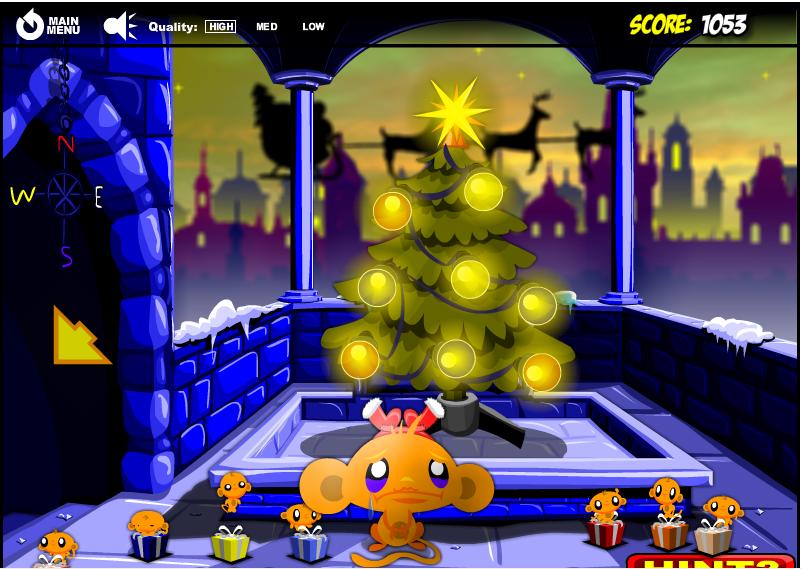Viewport: 802px width, 569px height.
Task: Click the yellow diagonal navigation arrow
Action: coord(79,336)
